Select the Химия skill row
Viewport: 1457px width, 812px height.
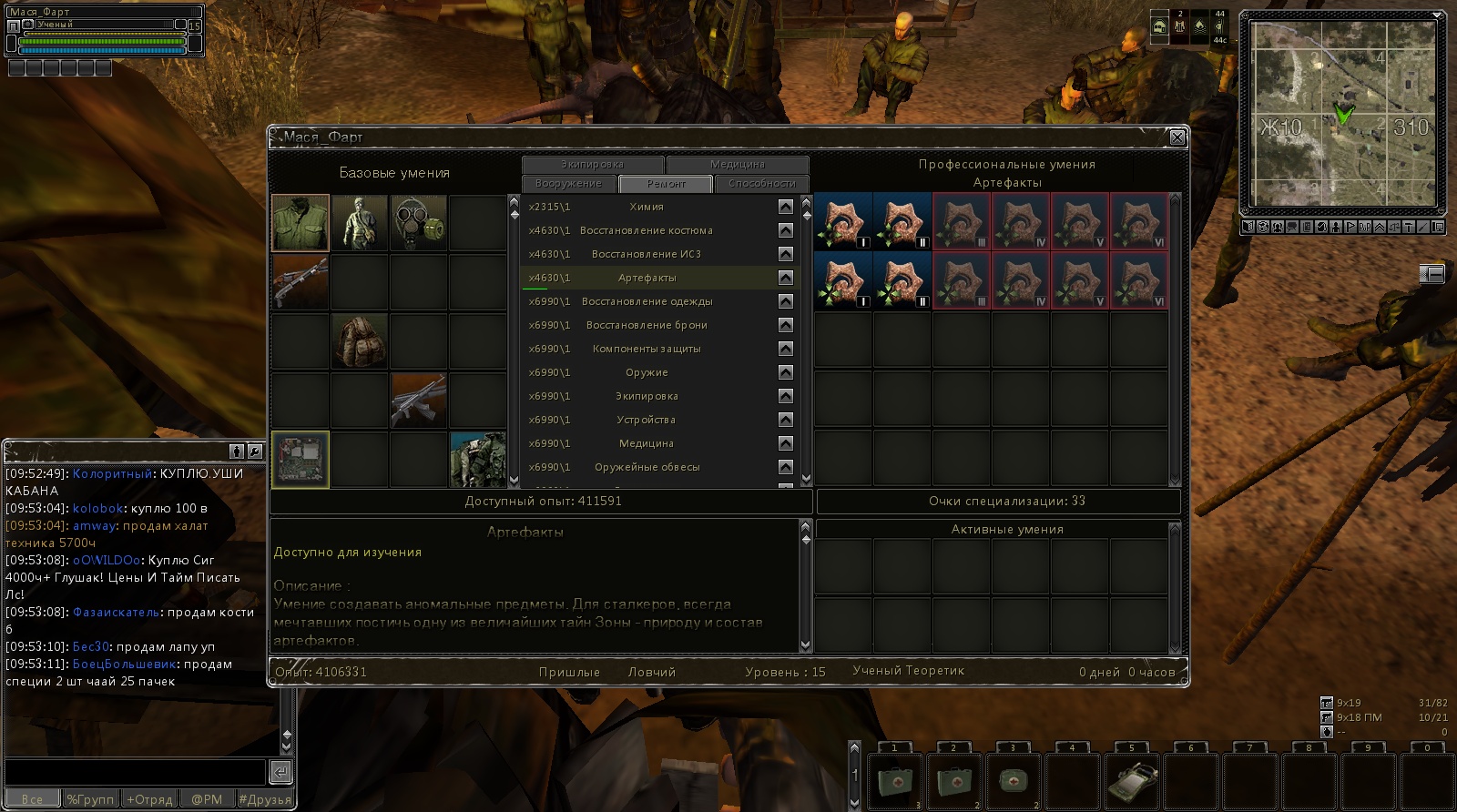pos(647,208)
